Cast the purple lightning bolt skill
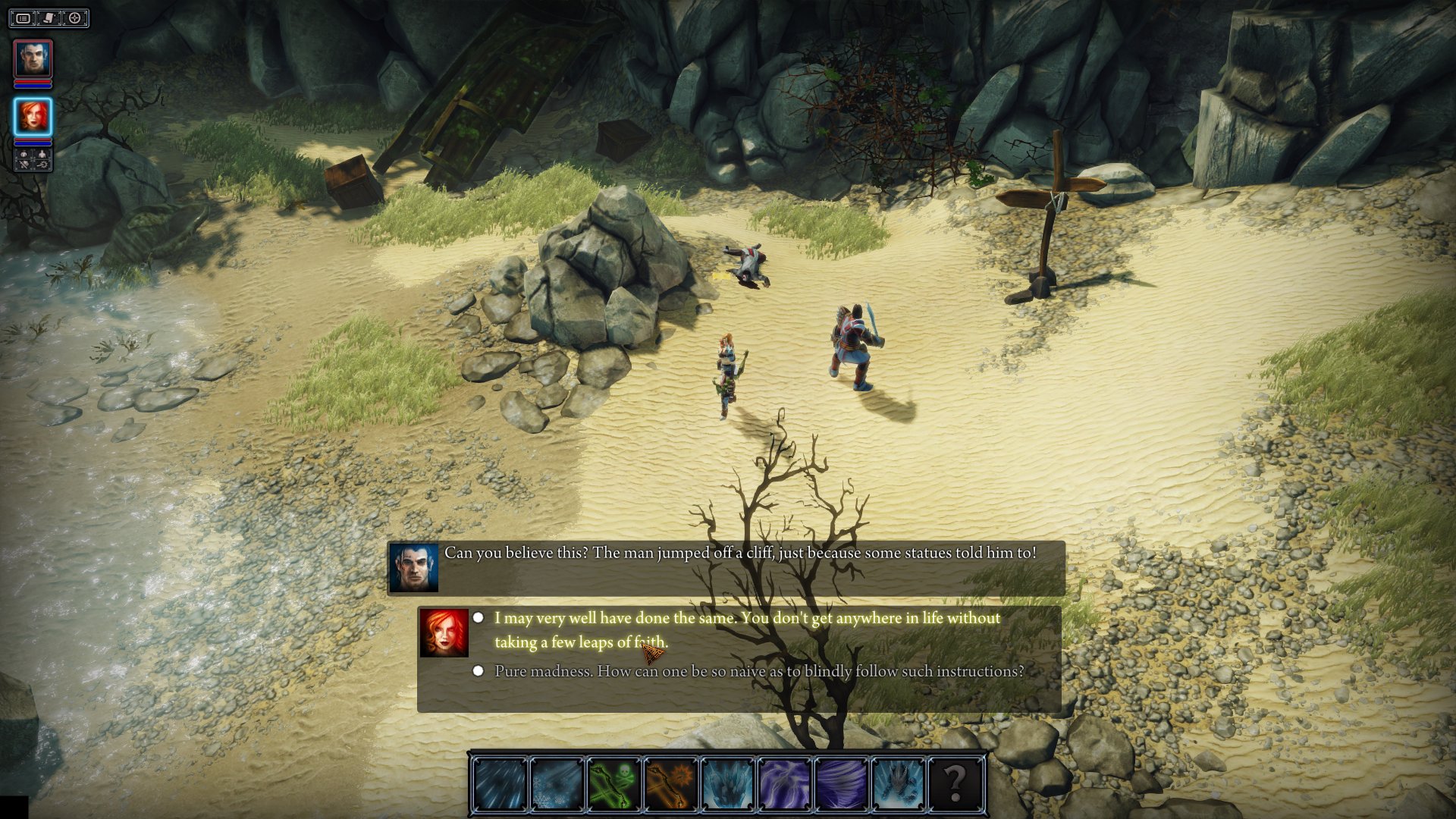The height and width of the screenshot is (819, 1456). [x=784, y=783]
